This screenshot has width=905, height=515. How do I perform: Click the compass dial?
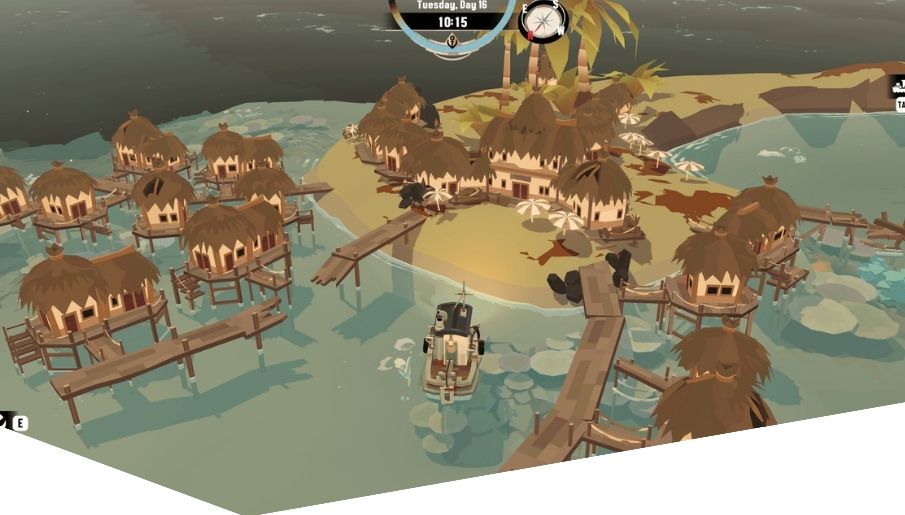pyautogui.click(x=544, y=19)
